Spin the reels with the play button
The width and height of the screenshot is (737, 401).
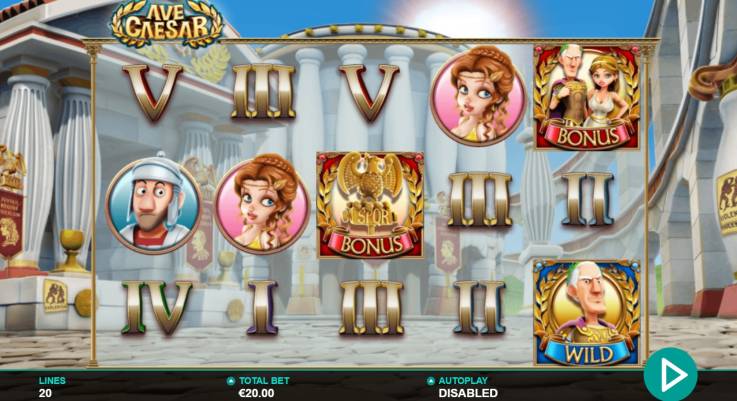pyautogui.click(x=670, y=375)
